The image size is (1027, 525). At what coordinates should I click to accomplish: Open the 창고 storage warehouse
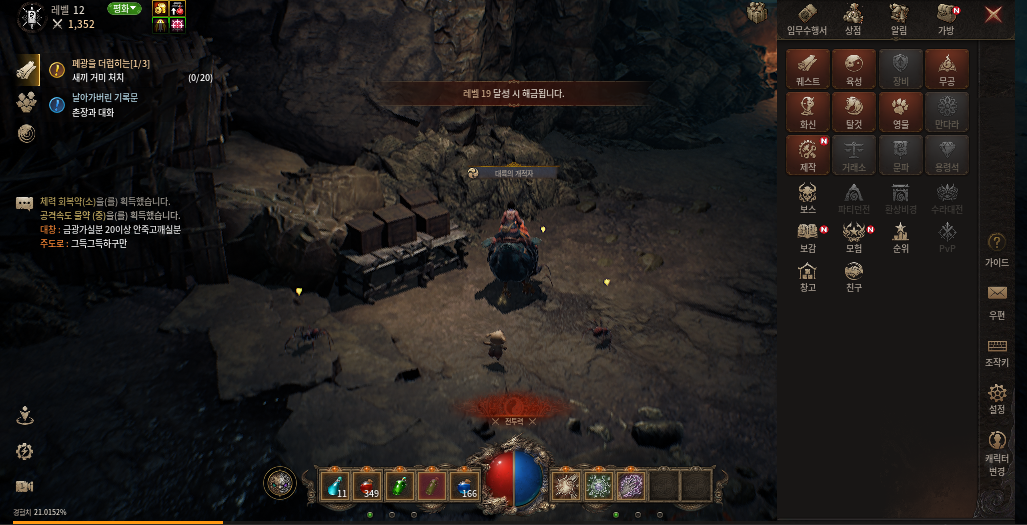tap(808, 275)
